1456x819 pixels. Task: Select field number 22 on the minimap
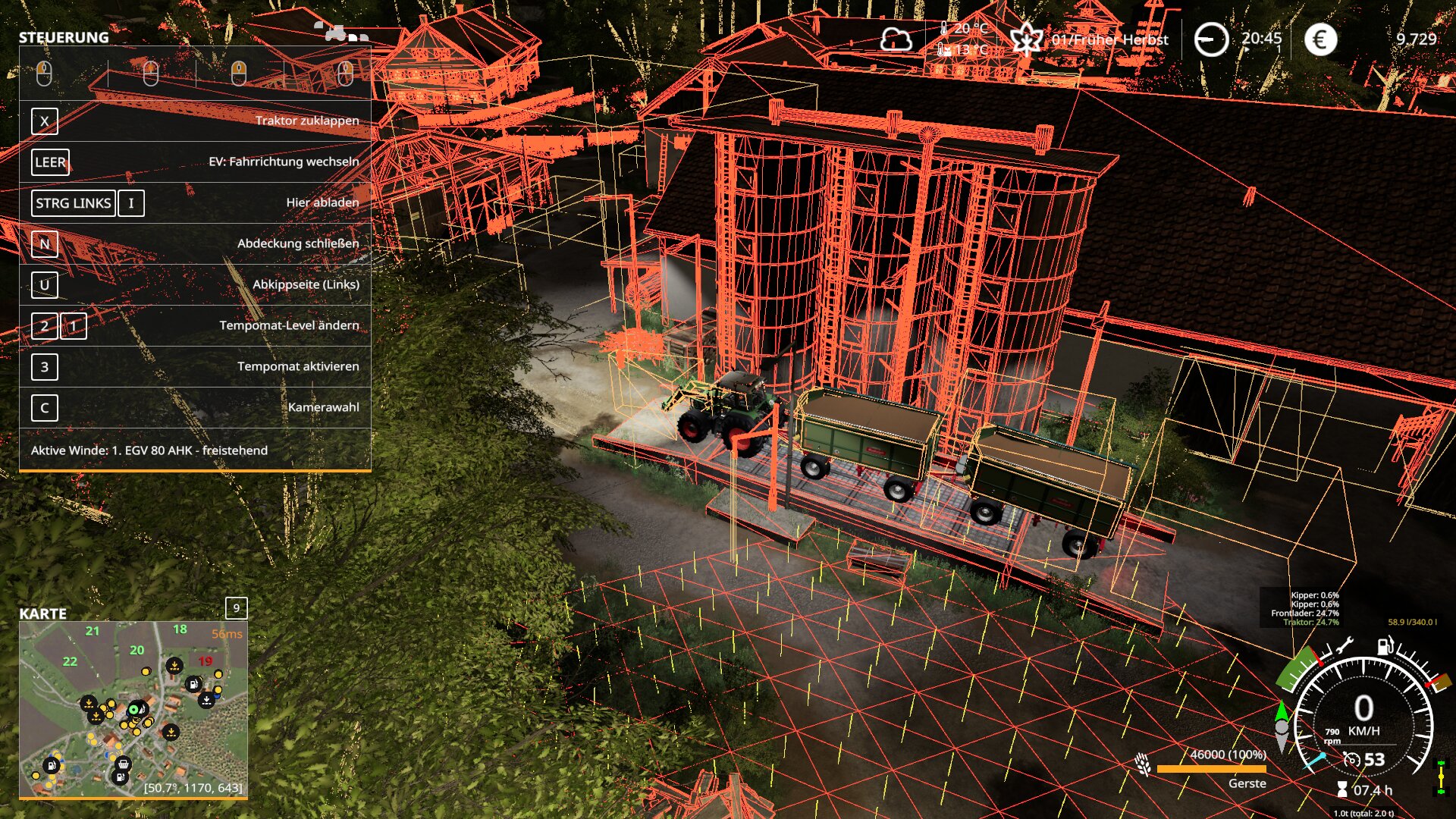pos(70,661)
